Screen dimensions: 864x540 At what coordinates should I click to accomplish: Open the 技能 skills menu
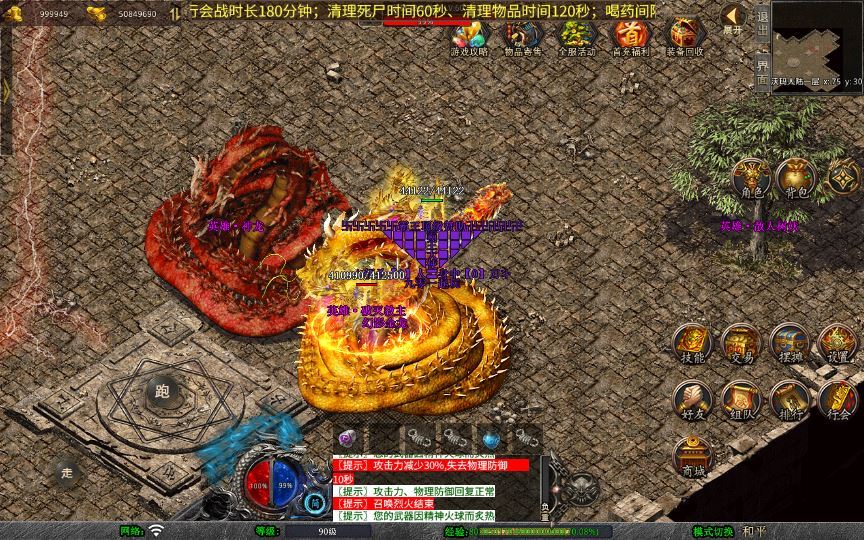pyautogui.click(x=692, y=345)
